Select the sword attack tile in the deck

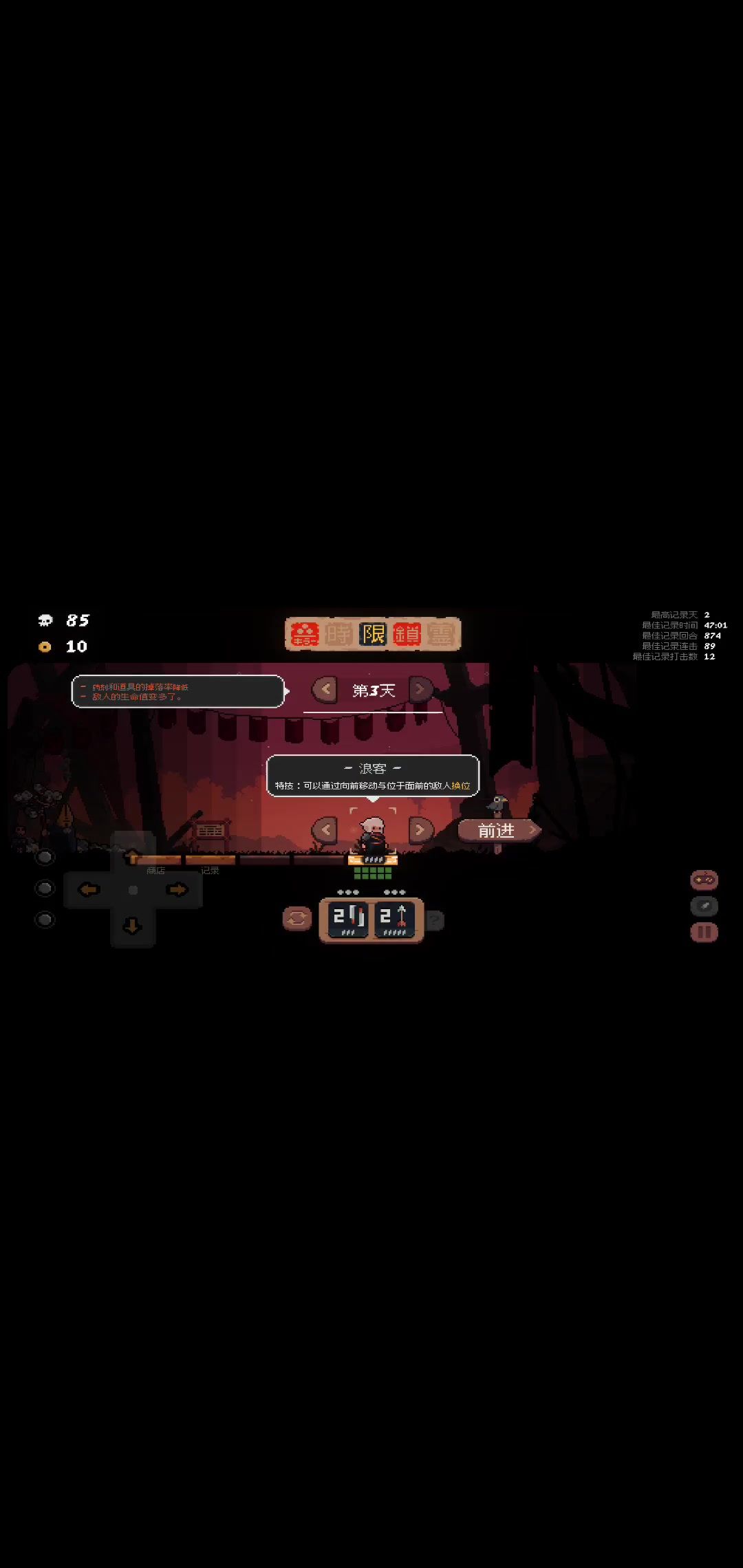(348, 919)
